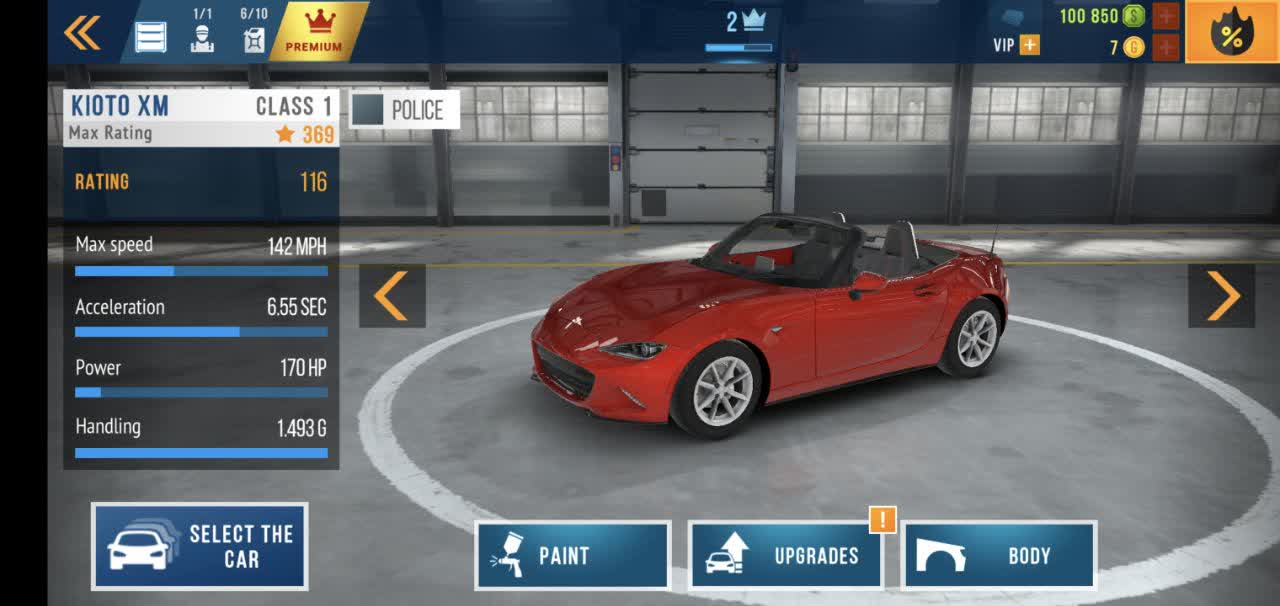The height and width of the screenshot is (606, 1280).
Task: Switch to the next car
Action: click(1221, 295)
